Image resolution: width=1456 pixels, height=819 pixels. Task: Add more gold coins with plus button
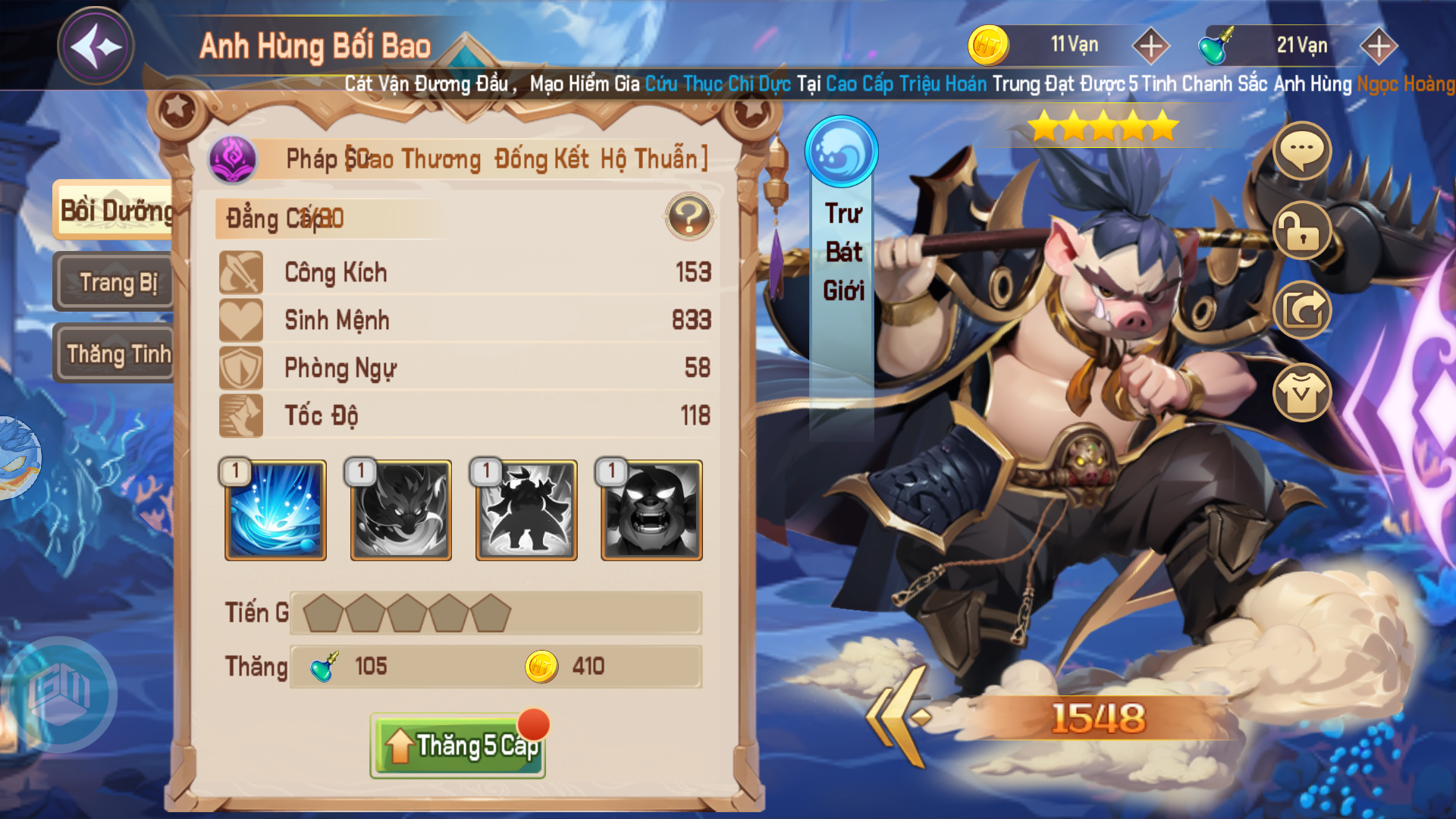(x=1150, y=46)
